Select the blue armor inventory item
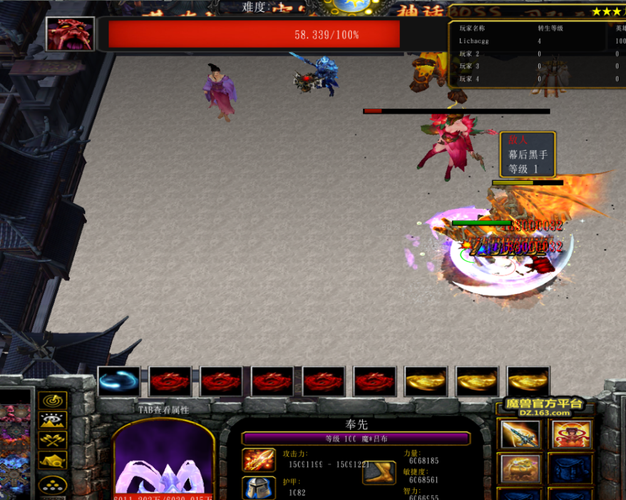 click(571, 470)
